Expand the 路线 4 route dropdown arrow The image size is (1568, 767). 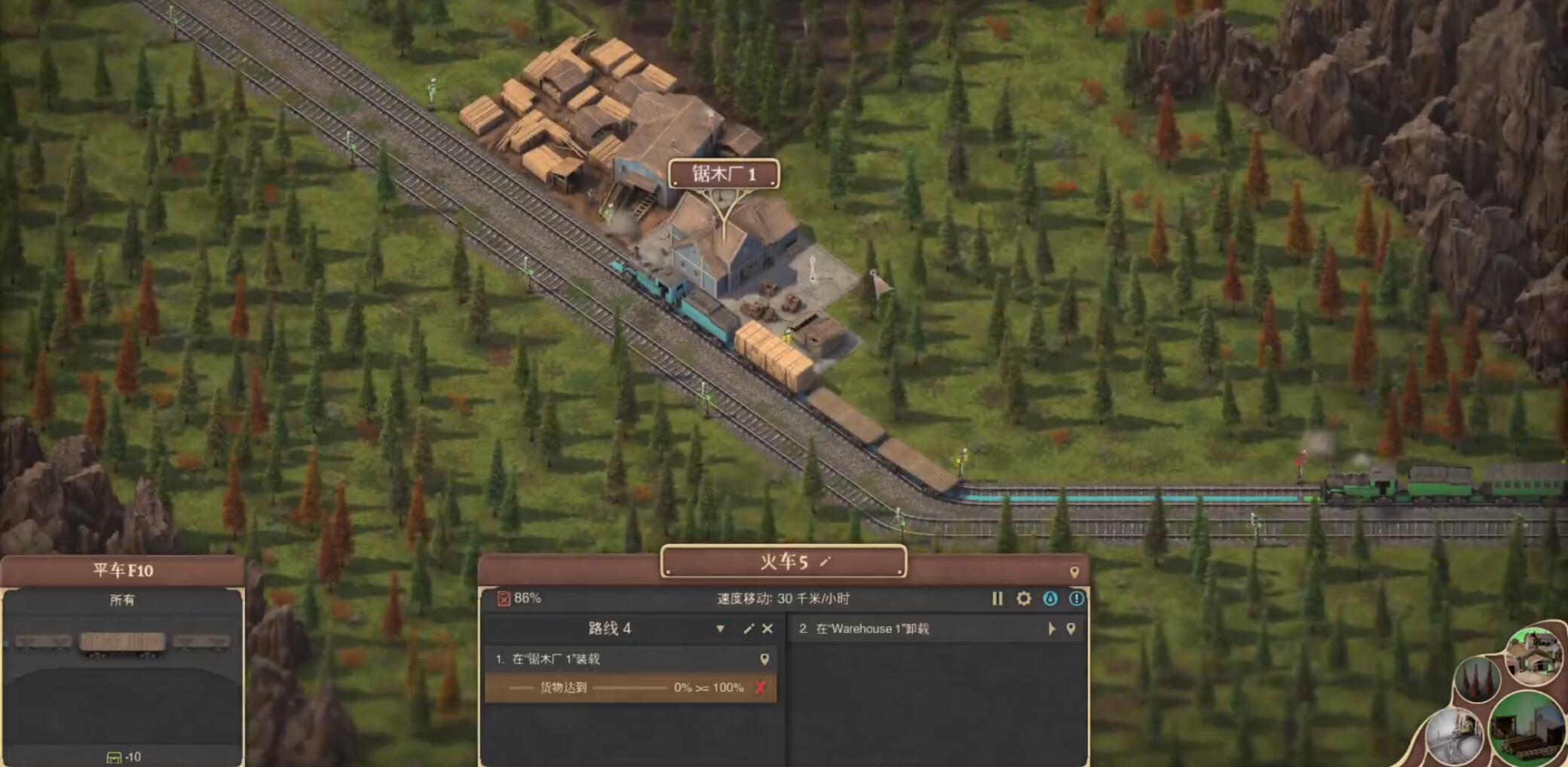click(x=720, y=628)
